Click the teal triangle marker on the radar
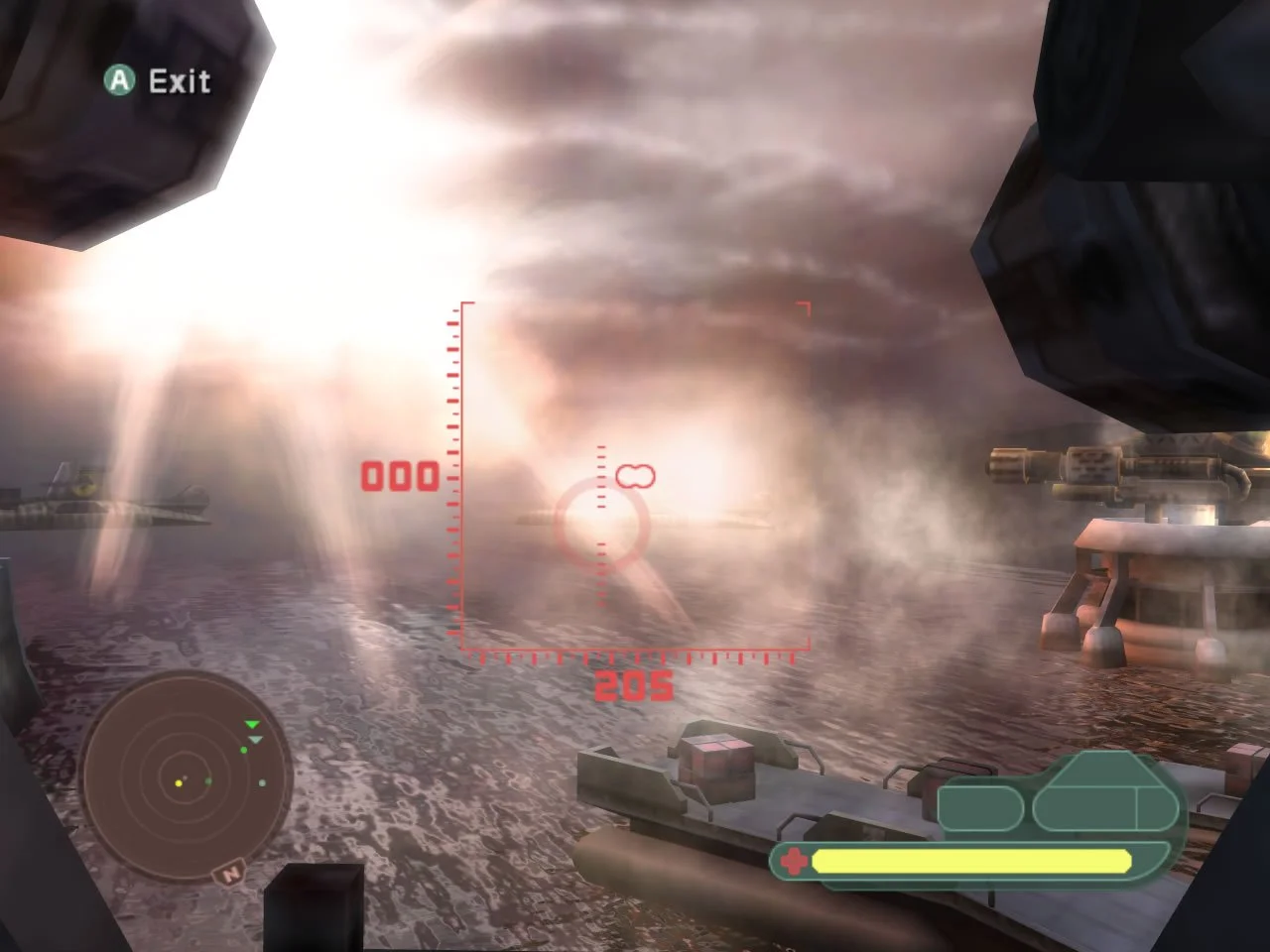The height and width of the screenshot is (952, 1270). click(254, 740)
